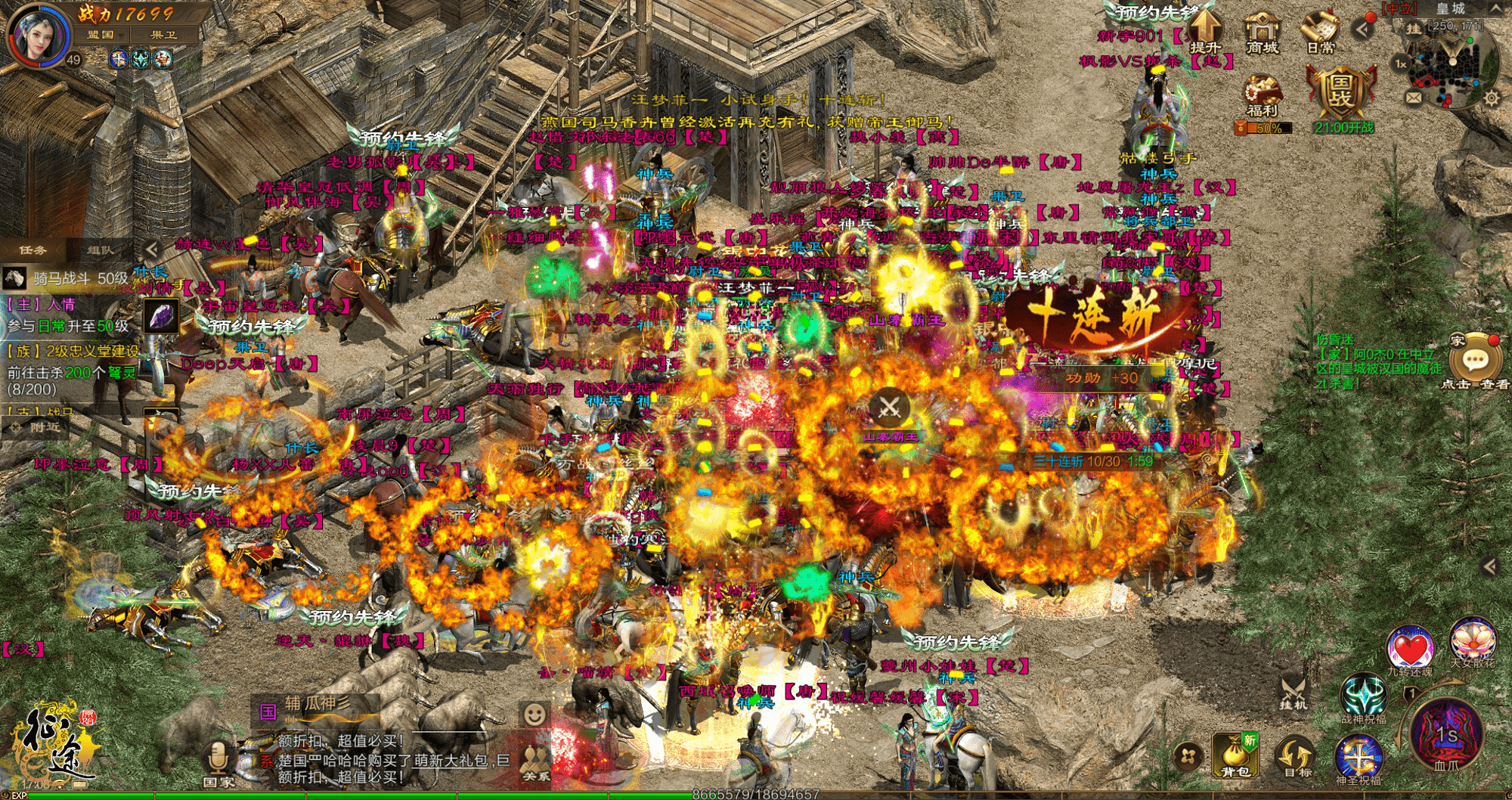Viewport: 1512px width, 800px height.
Task: Open settings via the minimap gear icon
Action: [x=1491, y=98]
